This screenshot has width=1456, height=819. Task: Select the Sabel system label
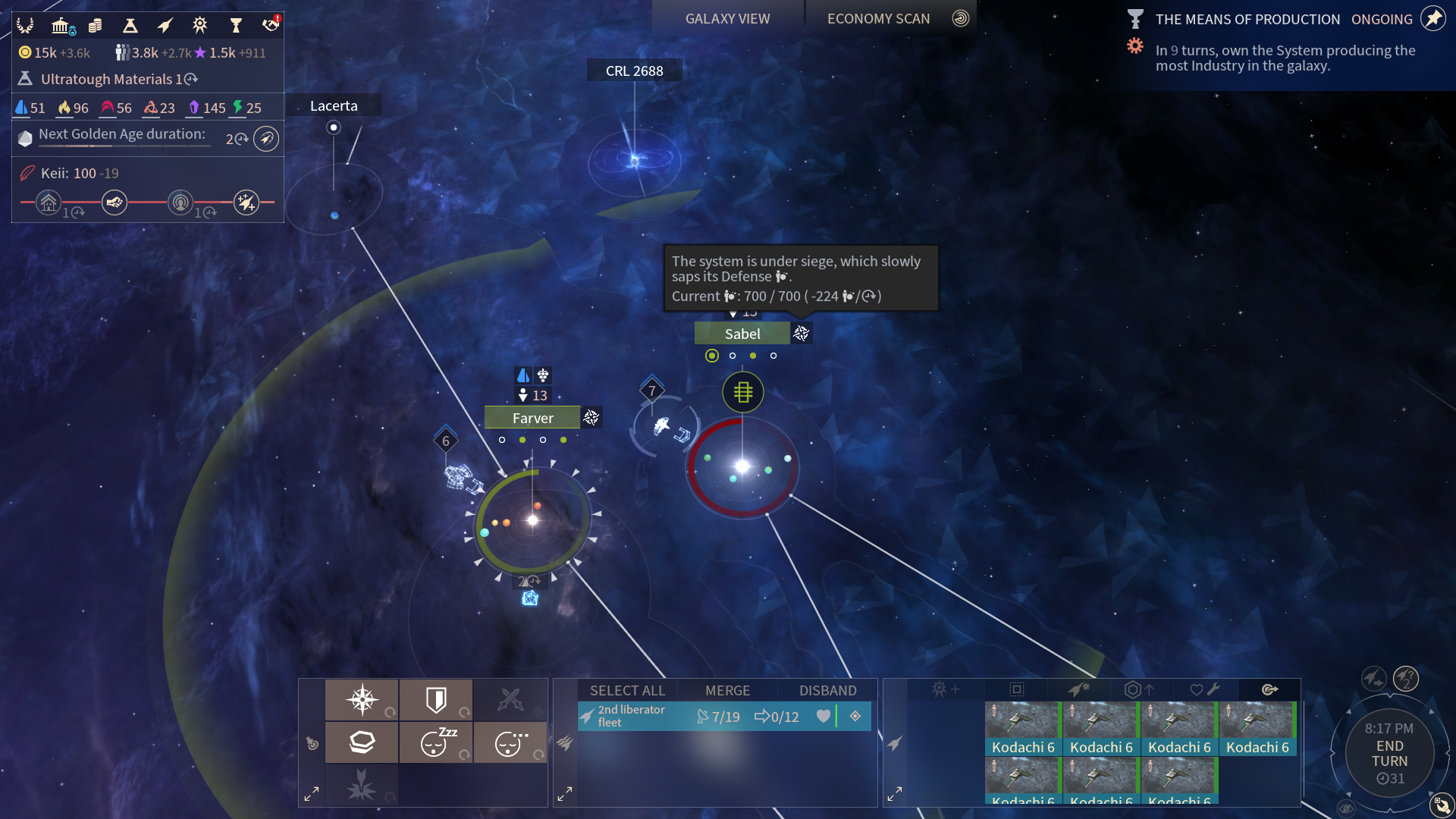[x=742, y=334]
